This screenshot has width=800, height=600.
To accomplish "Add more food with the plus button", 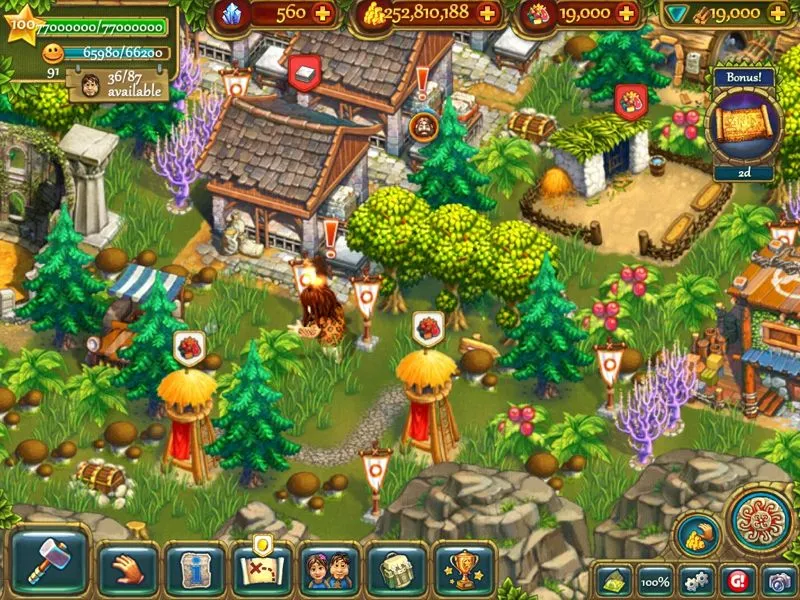I will 626,14.
